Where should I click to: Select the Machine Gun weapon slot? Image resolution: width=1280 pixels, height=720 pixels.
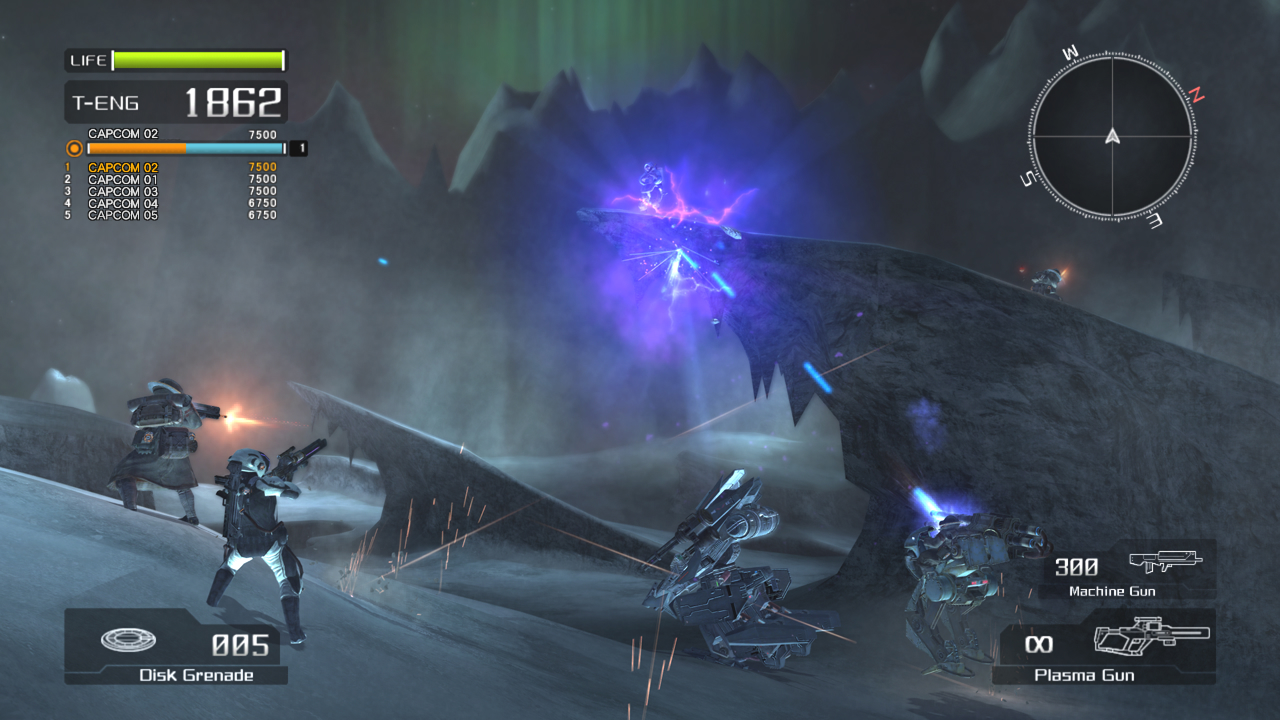pyautogui.click(x=1127, y=570)
